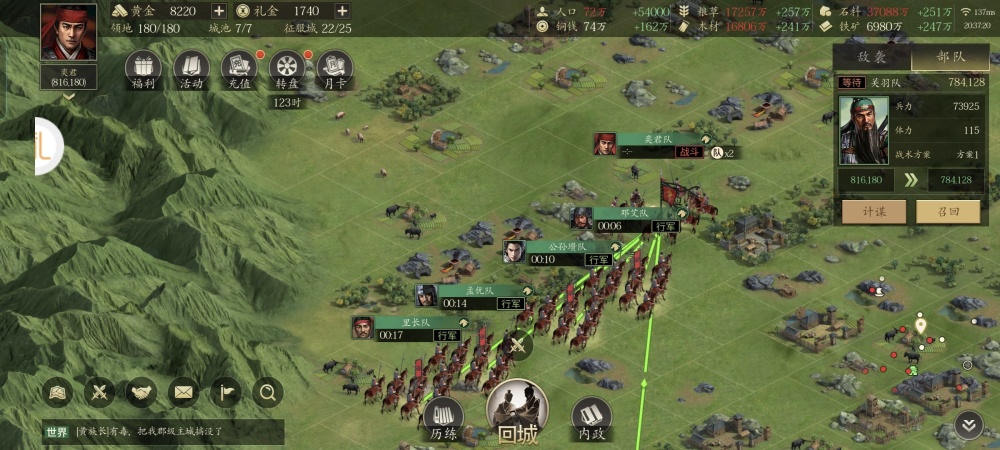
Task: Open the lord portrait profile
Action: pyautogui.click(x=69, y=34)
